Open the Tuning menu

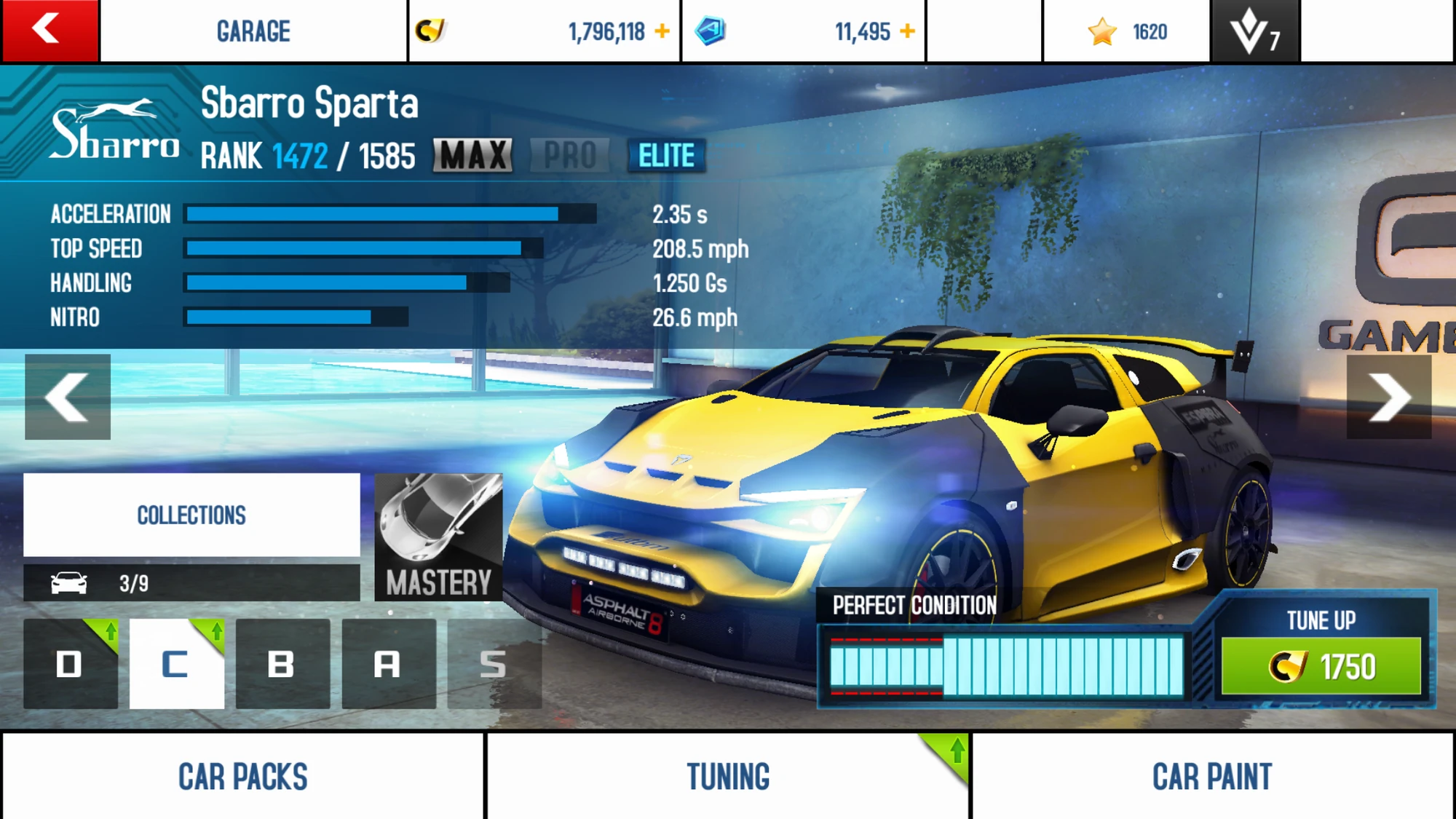[x=728, y=776]
